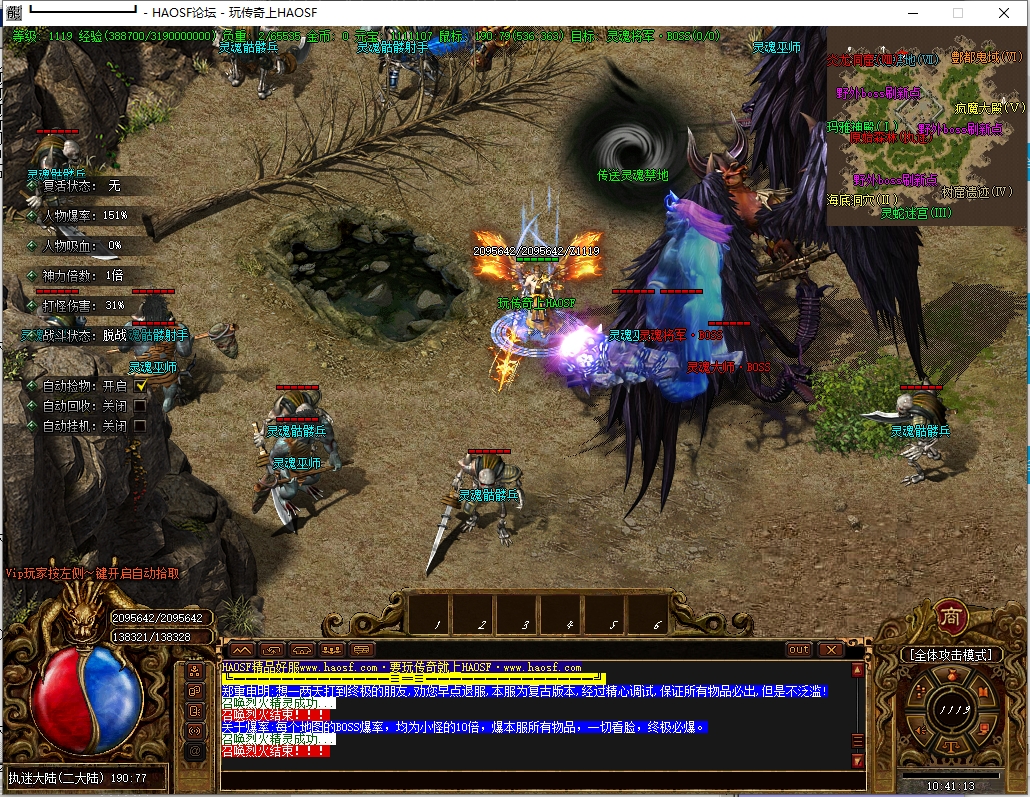The image size is (1030, 797).
Task: Maximize the game window
Action: pos(957,13)
